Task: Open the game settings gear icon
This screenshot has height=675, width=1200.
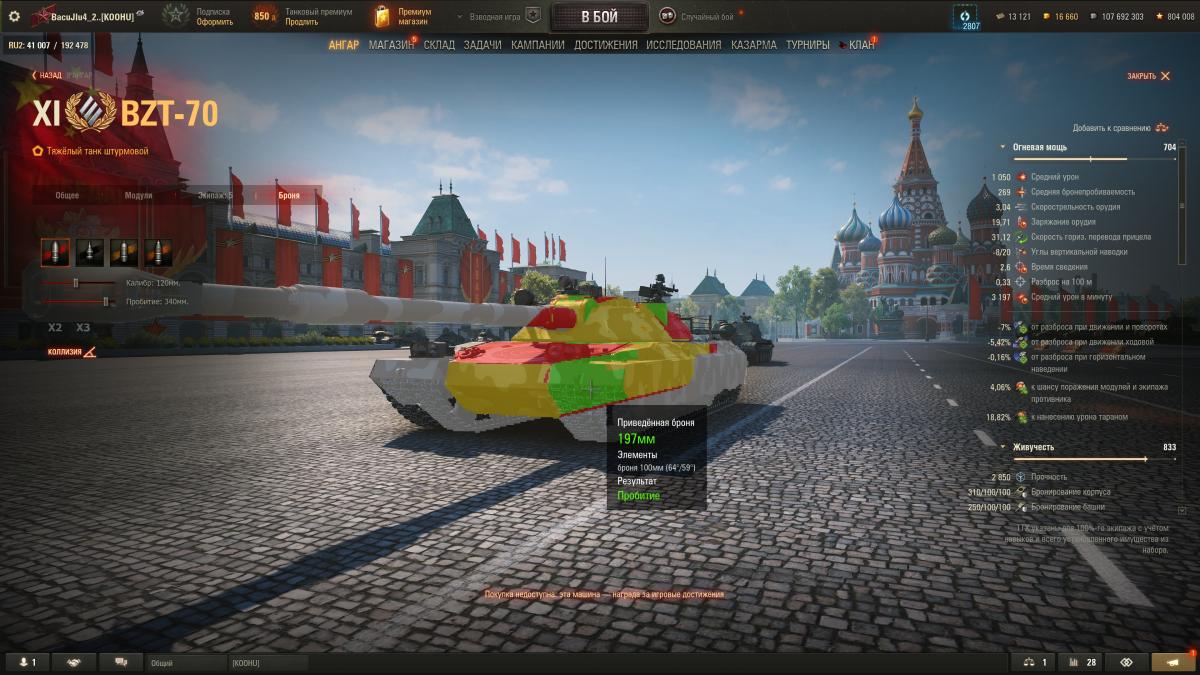Action: click(14, 16)
